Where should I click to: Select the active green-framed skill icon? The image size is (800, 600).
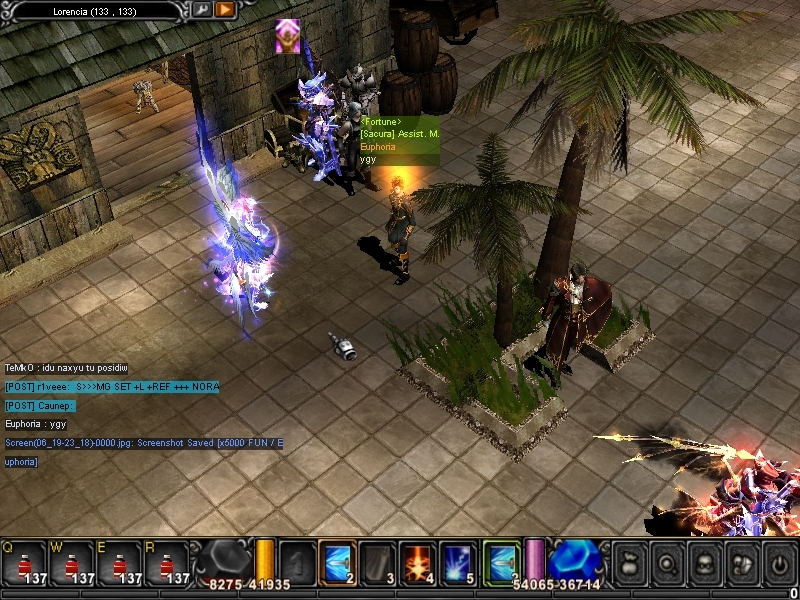pyautogui.click(x=502, y=562)
